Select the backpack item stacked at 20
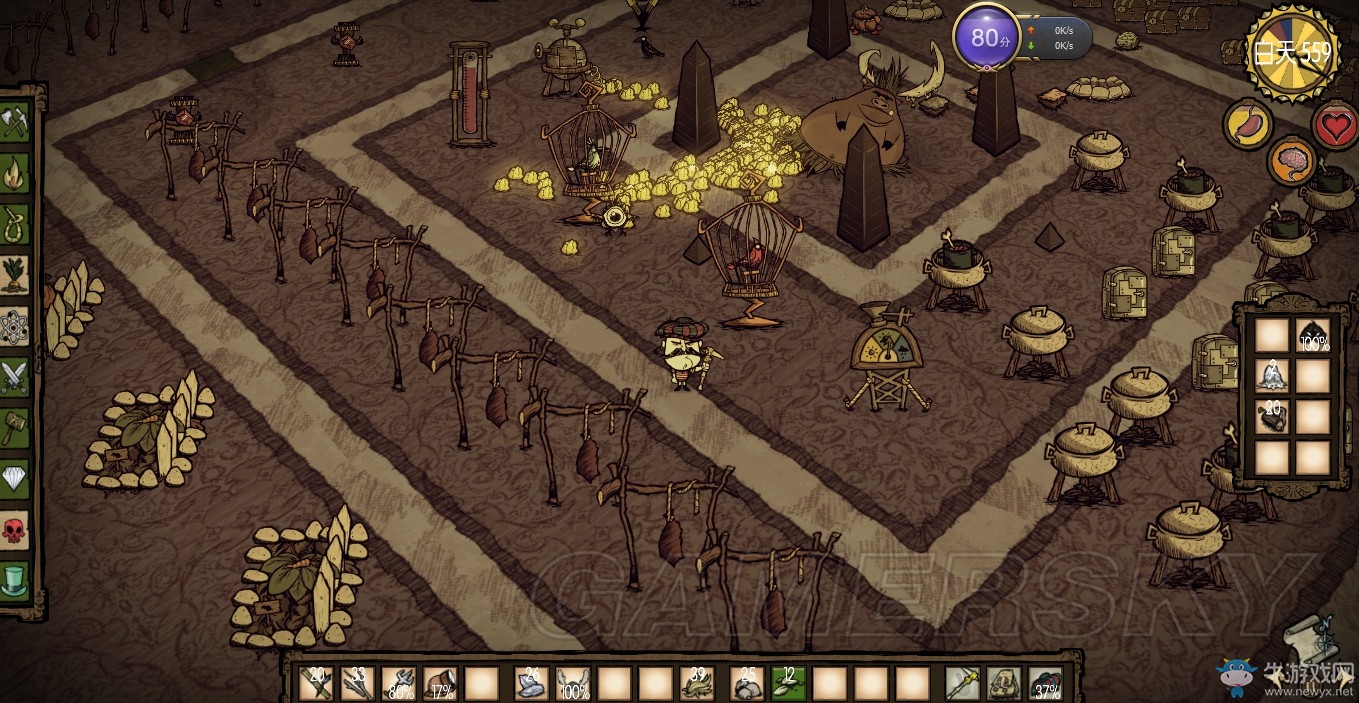Viewport: 1359px width, 703px height. coord(1272,417)
